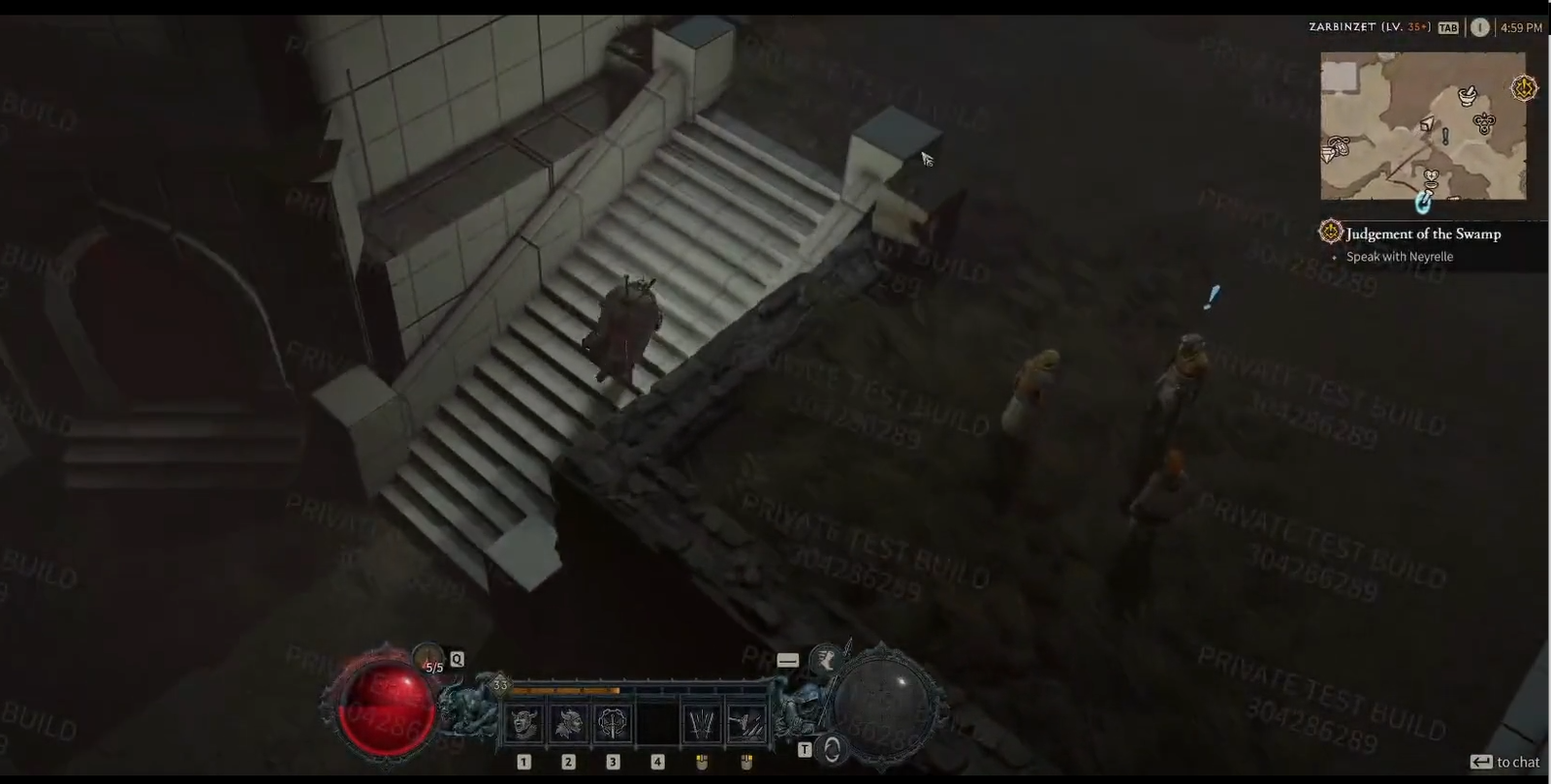Screen dimensions: 1551x784
Task: Click the left-mouse blade skill icon
Action: [x=701, y=723]
